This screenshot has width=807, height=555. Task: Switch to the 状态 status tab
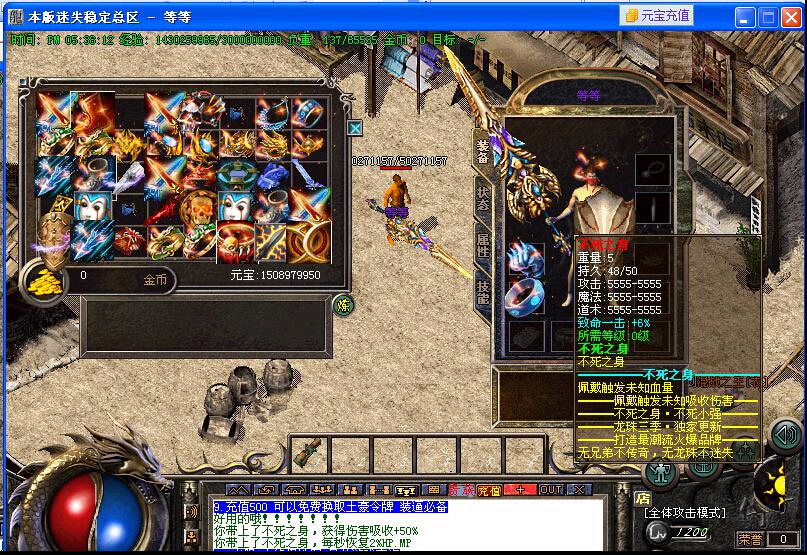[x=482, y=197]
